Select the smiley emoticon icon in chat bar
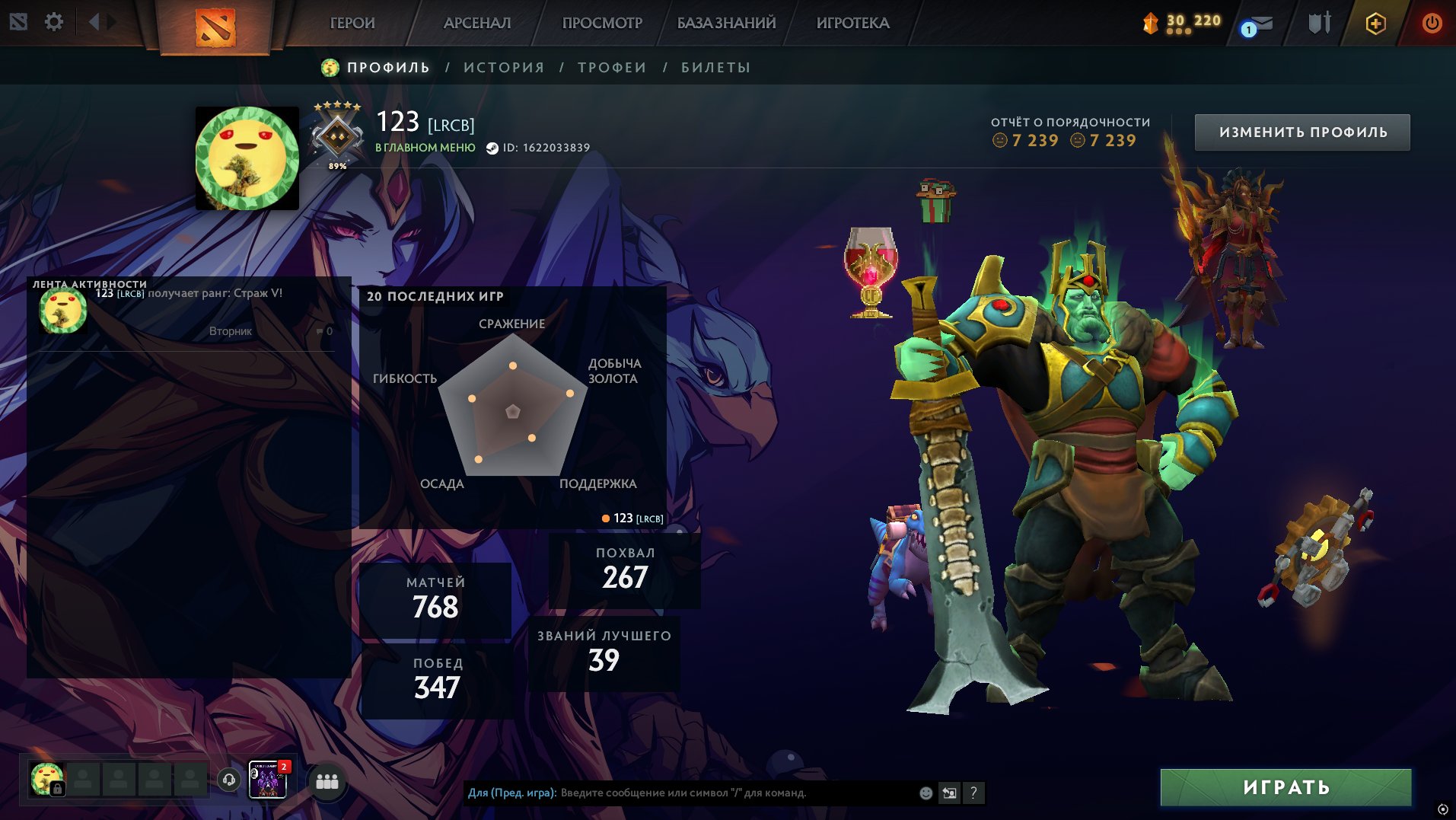 click(926, 792)
